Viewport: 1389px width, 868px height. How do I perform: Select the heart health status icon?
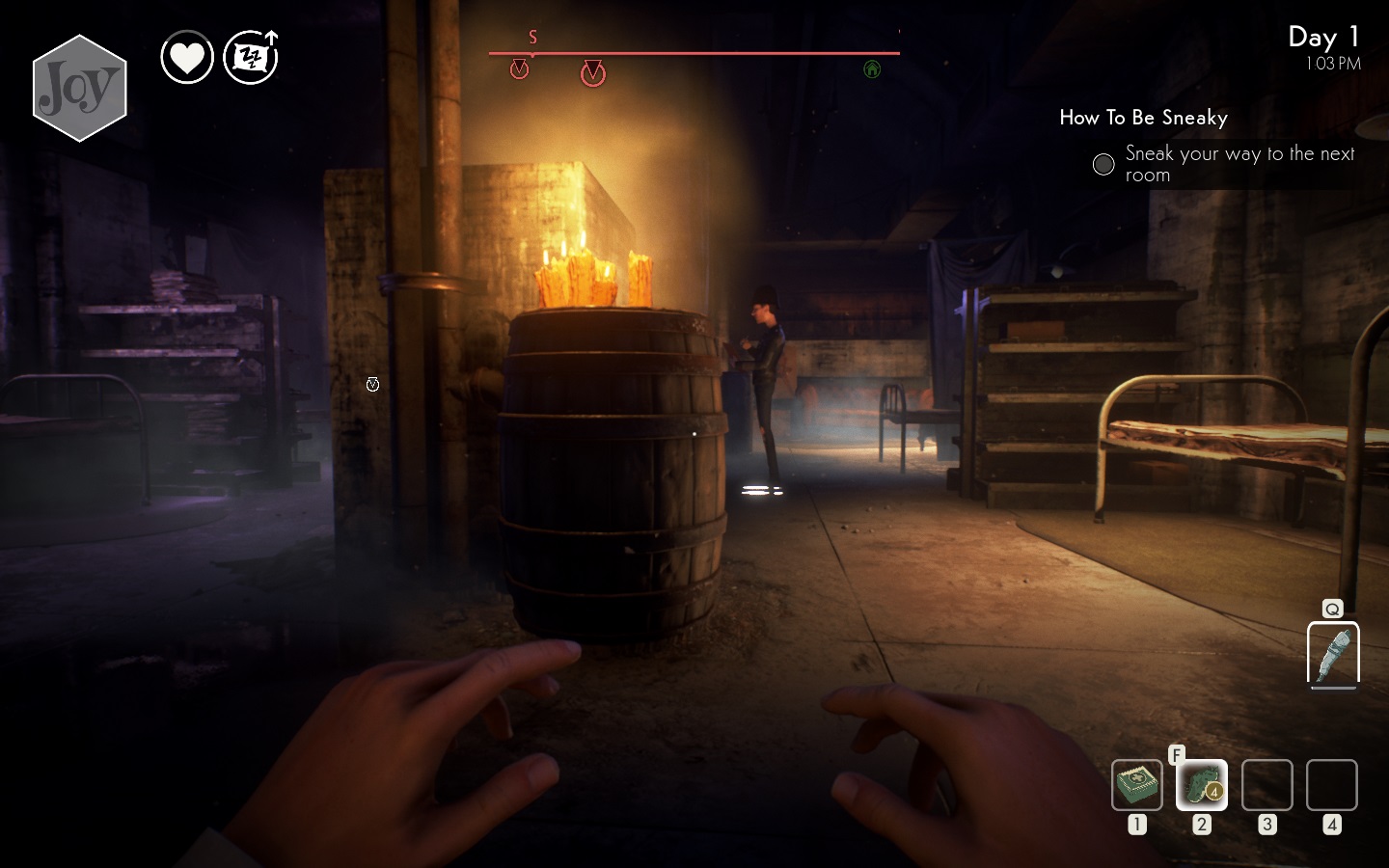[x=187, y=58]
